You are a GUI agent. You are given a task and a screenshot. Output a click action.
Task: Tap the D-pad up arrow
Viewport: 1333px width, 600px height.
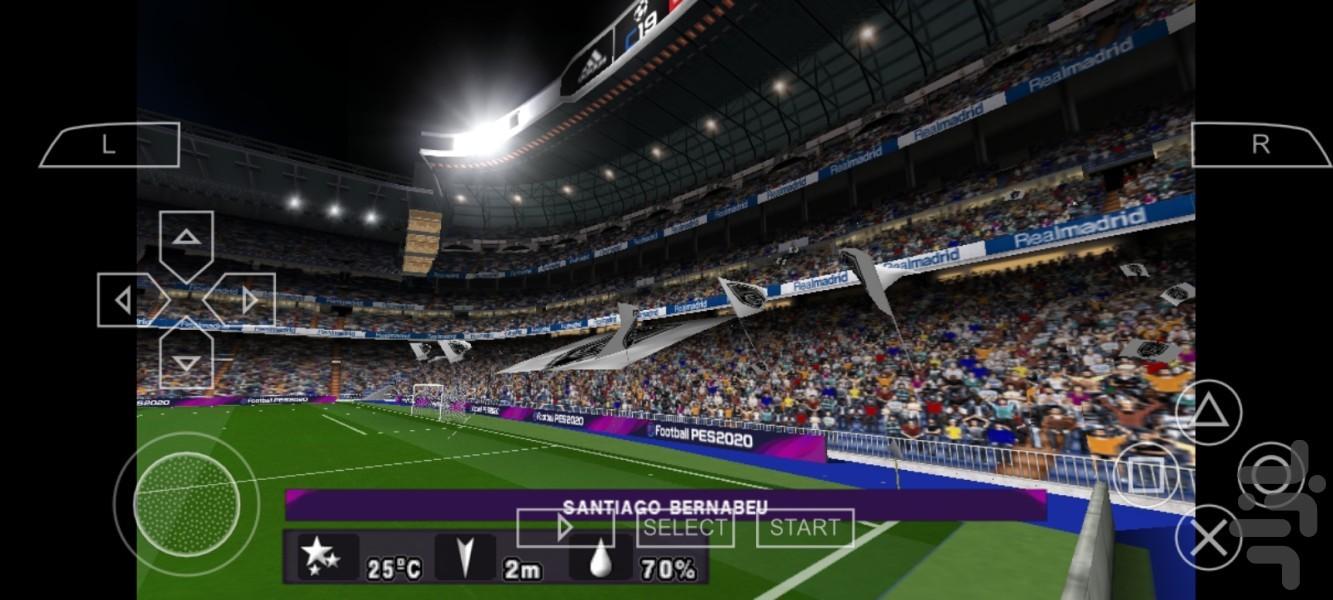point(186,240)
